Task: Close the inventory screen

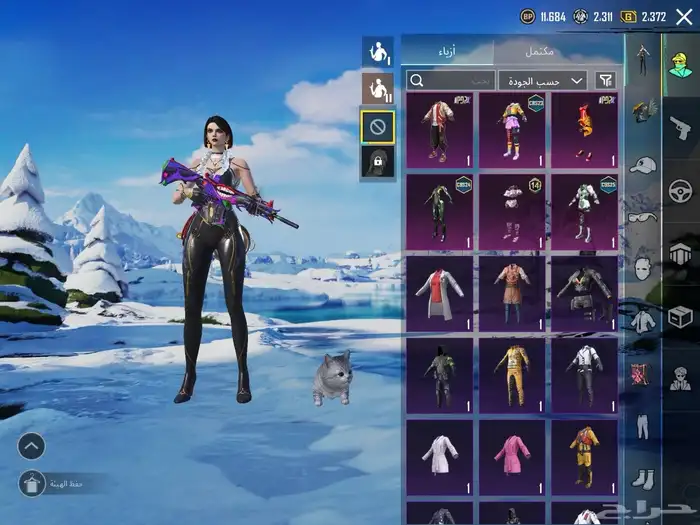Action: point(683,16)
